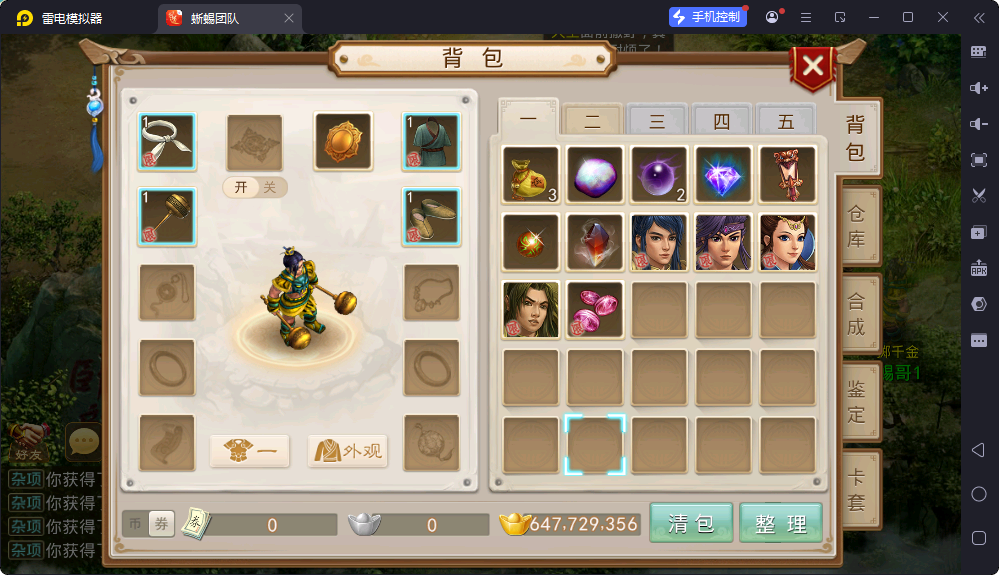Viewport: 999px width, 575px height.
Task: Select the equipped golden hammer weapon
Action: click(167, 216)
